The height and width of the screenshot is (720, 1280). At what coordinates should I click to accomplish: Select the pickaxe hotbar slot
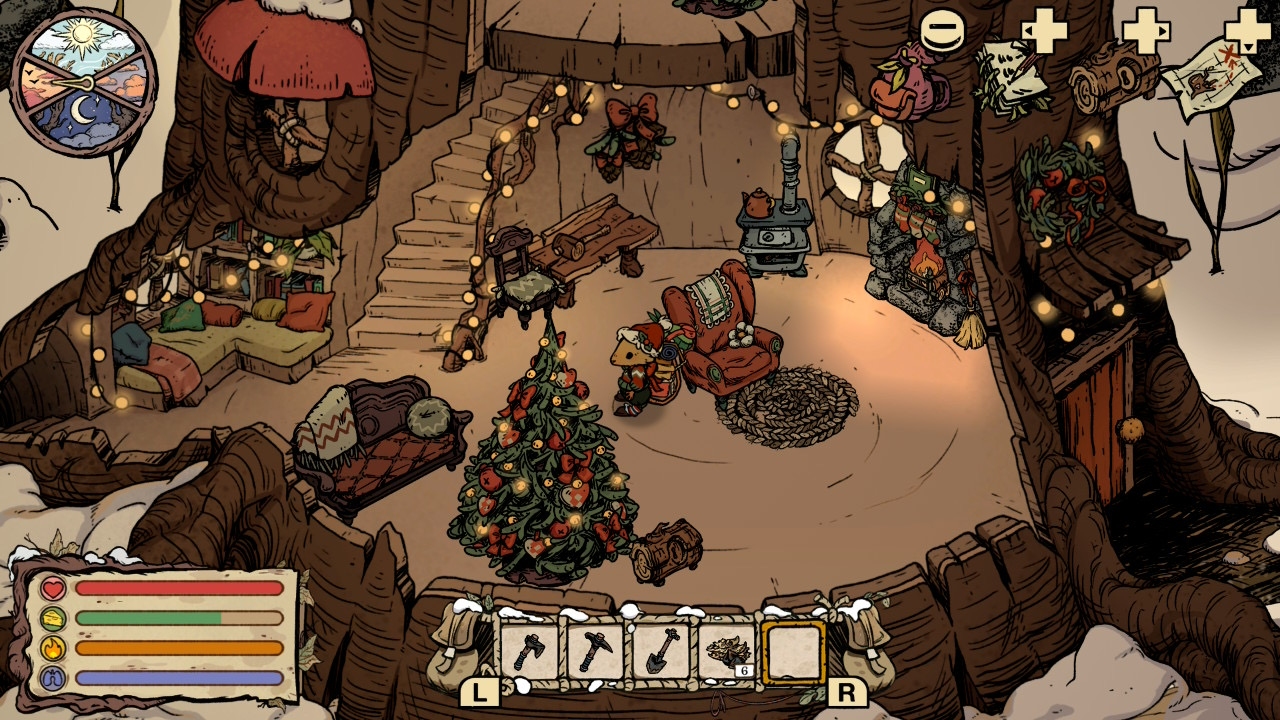(595, 652)
